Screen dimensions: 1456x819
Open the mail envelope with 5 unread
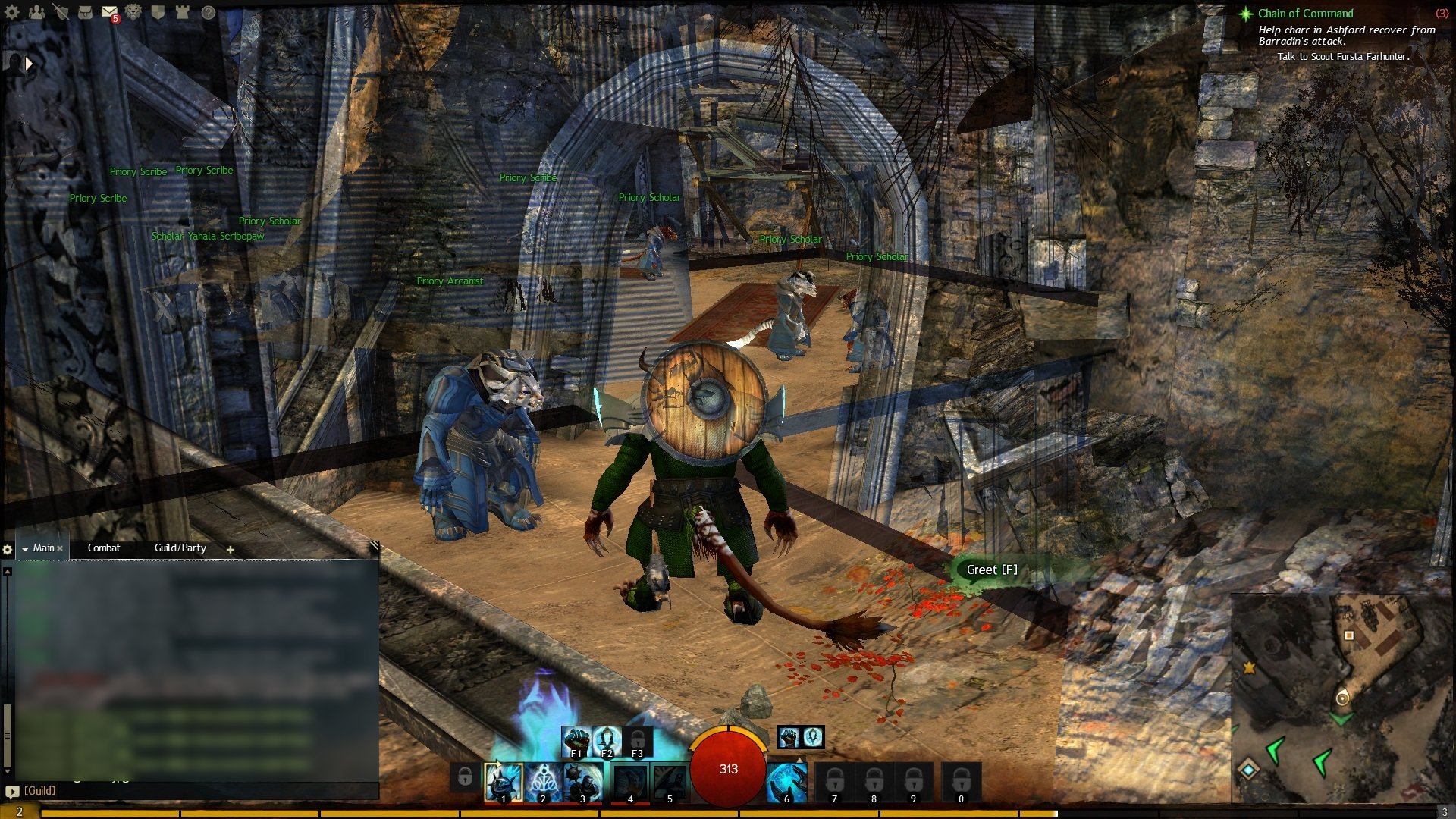[109, 12]
